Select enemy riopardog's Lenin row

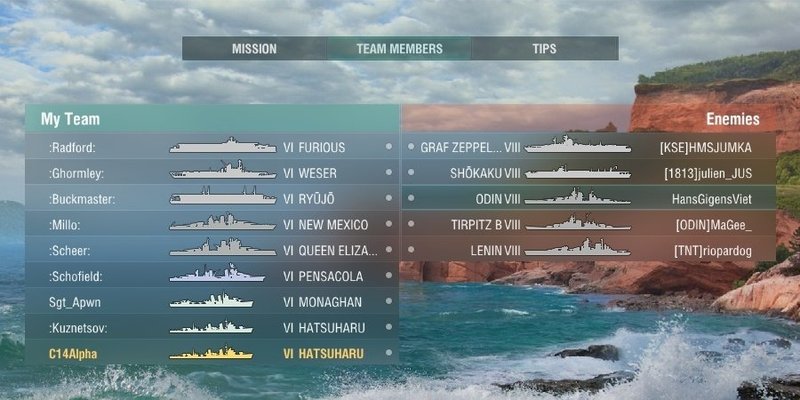click(x=590, y=250)
